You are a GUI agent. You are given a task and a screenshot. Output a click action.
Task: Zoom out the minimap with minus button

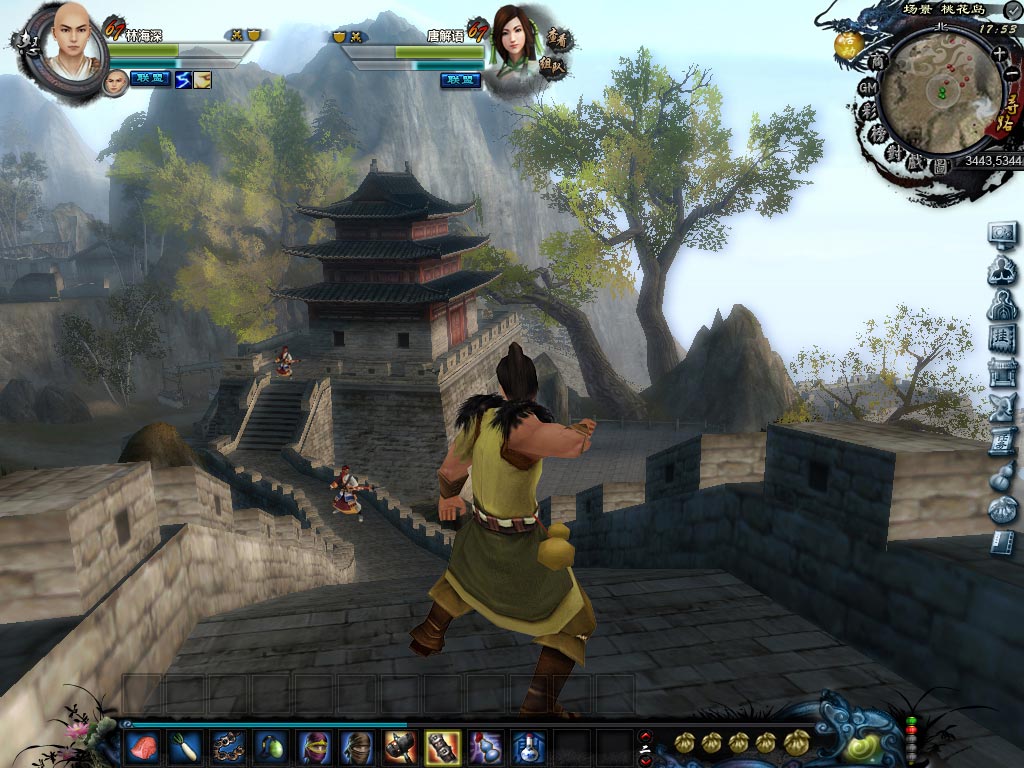[x=1011, y=74]
